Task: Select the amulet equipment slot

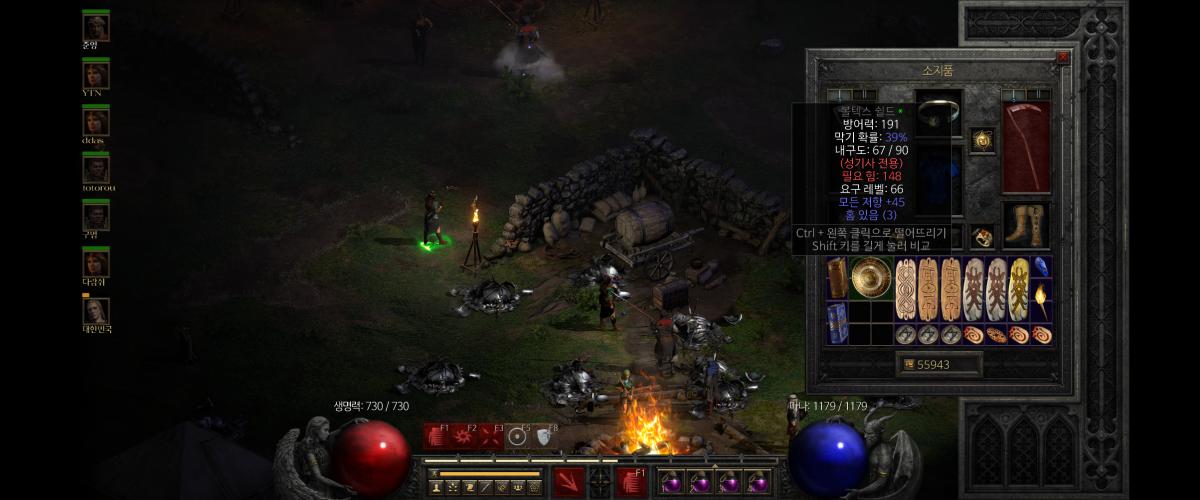Action: (x=982, y=140)
